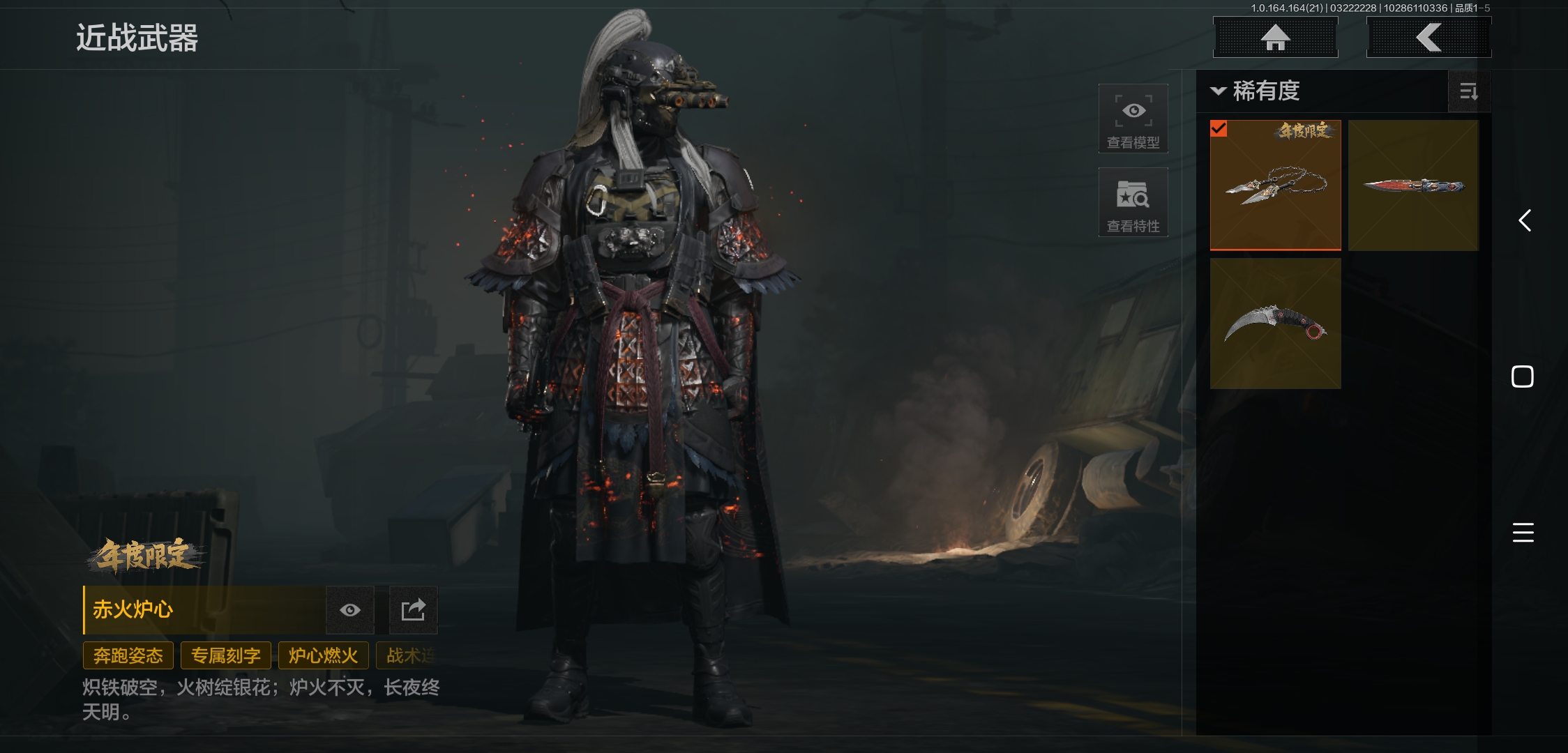Toggle the sort order icon

1468,91
